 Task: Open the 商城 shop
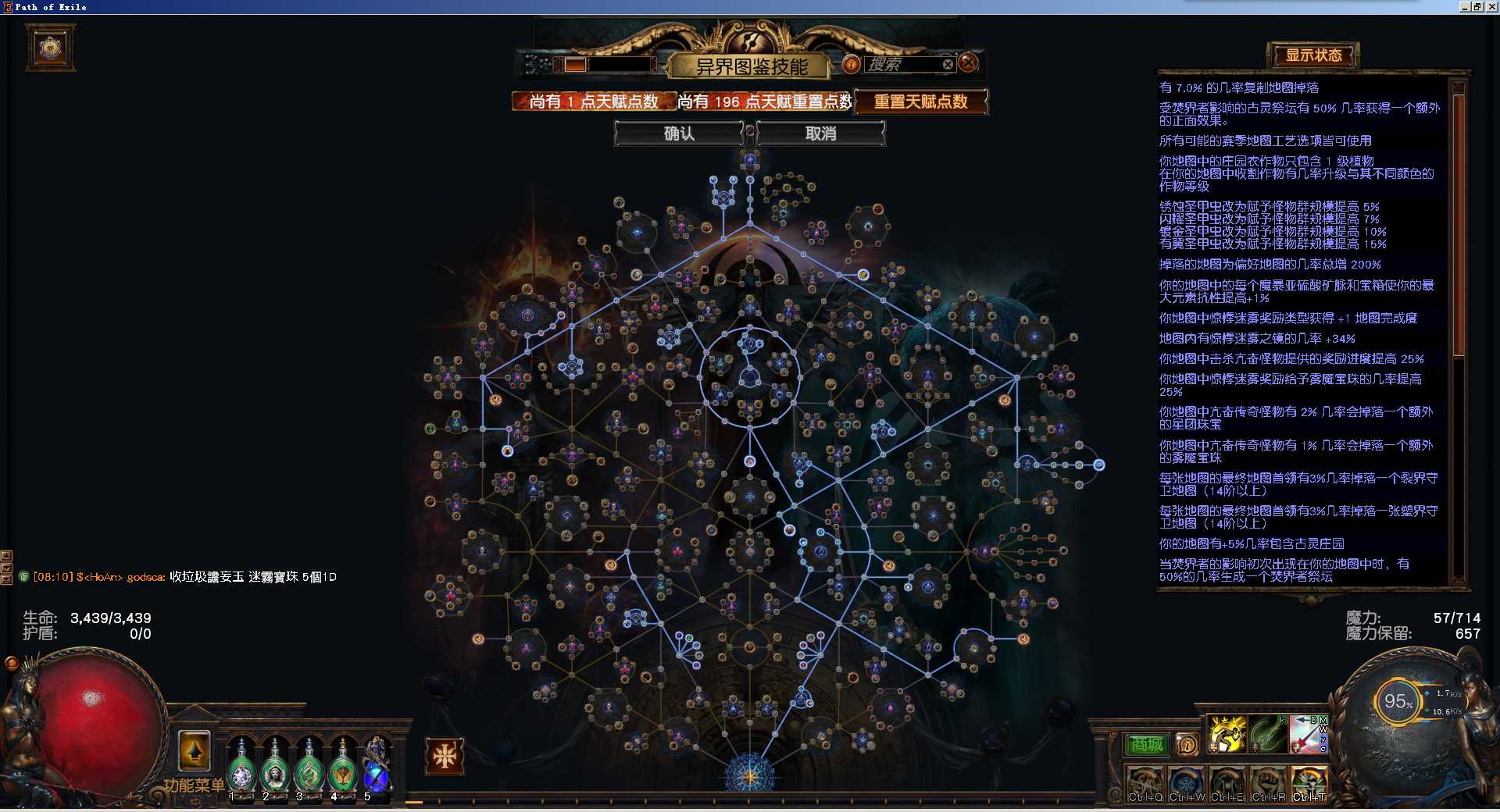tap(1146, 745)
